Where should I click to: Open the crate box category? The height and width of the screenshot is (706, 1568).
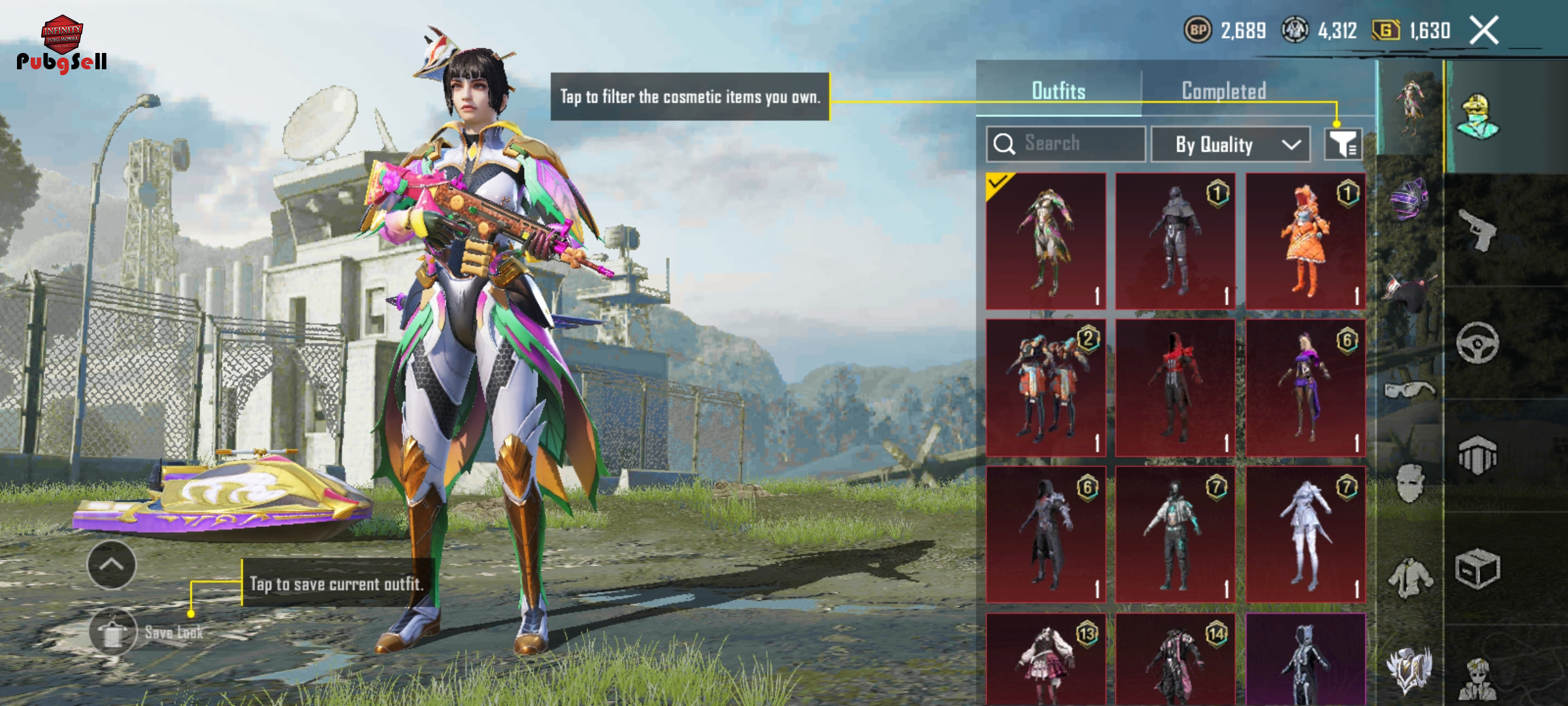[x=1477, y=569]
